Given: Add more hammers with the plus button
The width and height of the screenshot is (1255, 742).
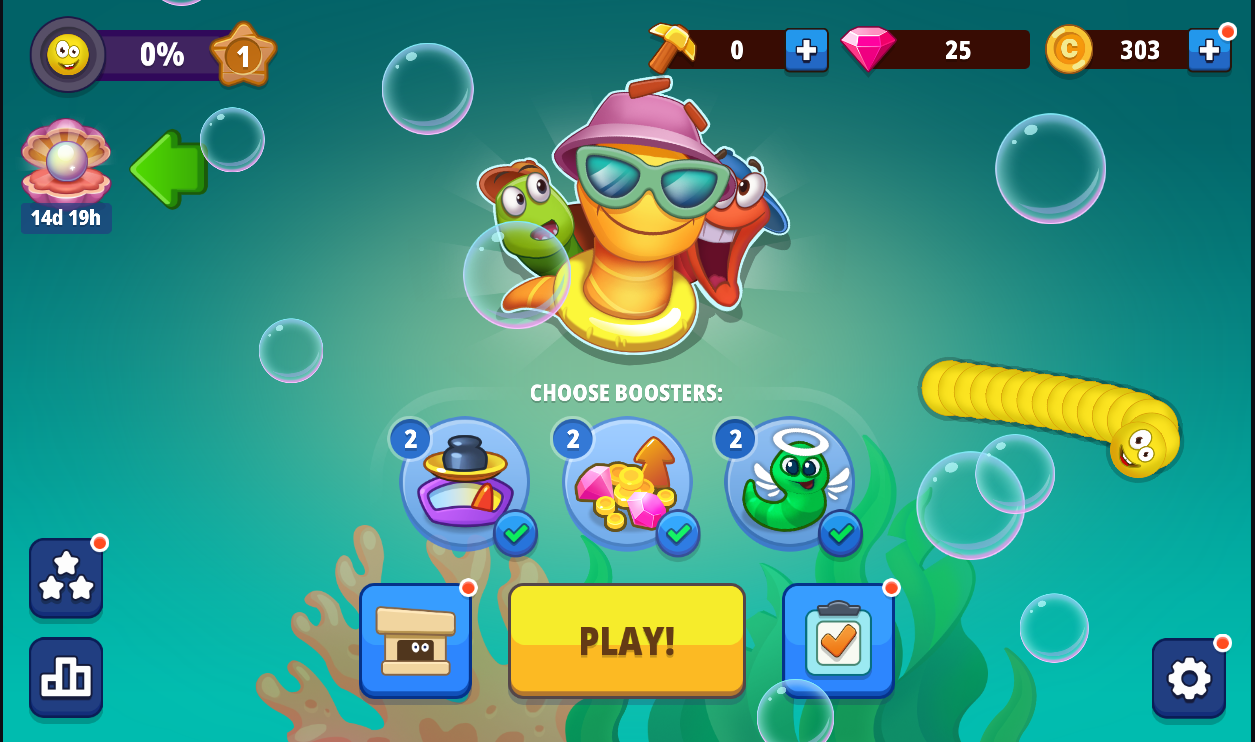Looking at the screenshot, I should click(x=806, y=49).
